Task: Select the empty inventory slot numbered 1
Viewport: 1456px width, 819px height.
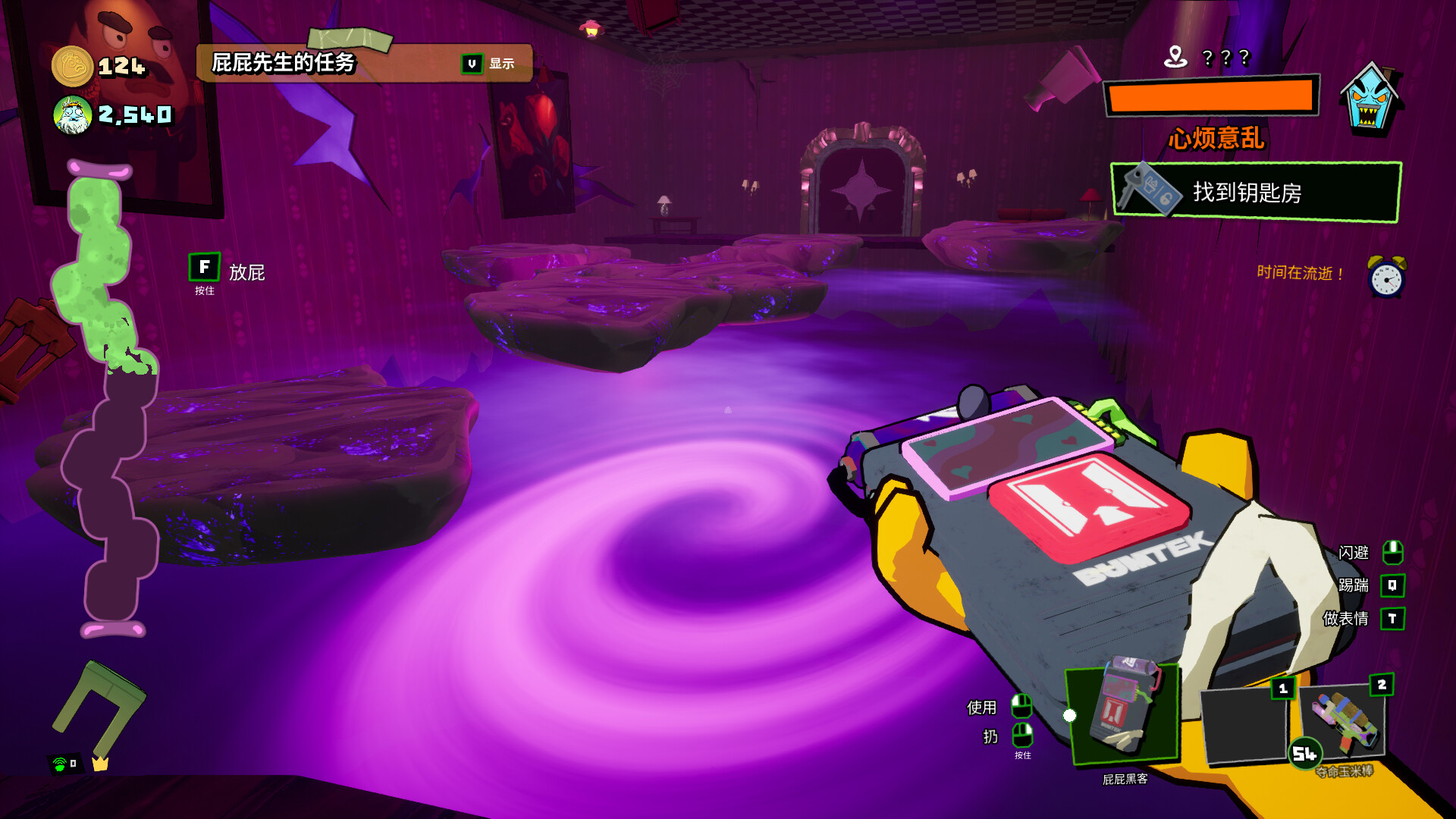Action: point(1244,724)
